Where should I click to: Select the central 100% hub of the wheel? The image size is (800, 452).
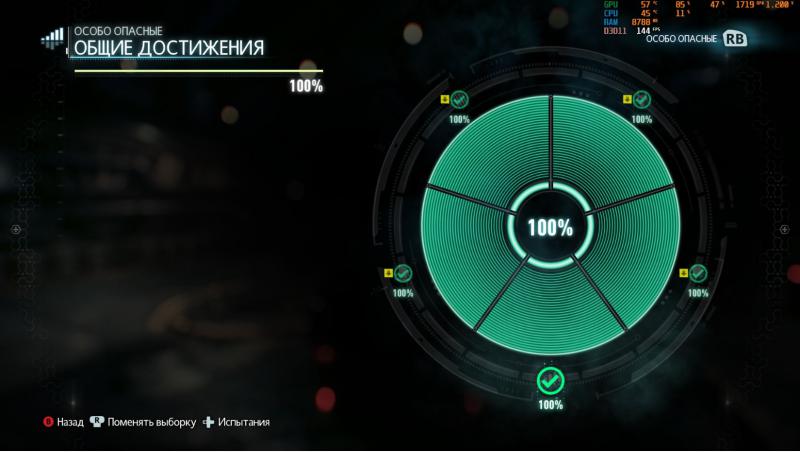tap(549, 228)
